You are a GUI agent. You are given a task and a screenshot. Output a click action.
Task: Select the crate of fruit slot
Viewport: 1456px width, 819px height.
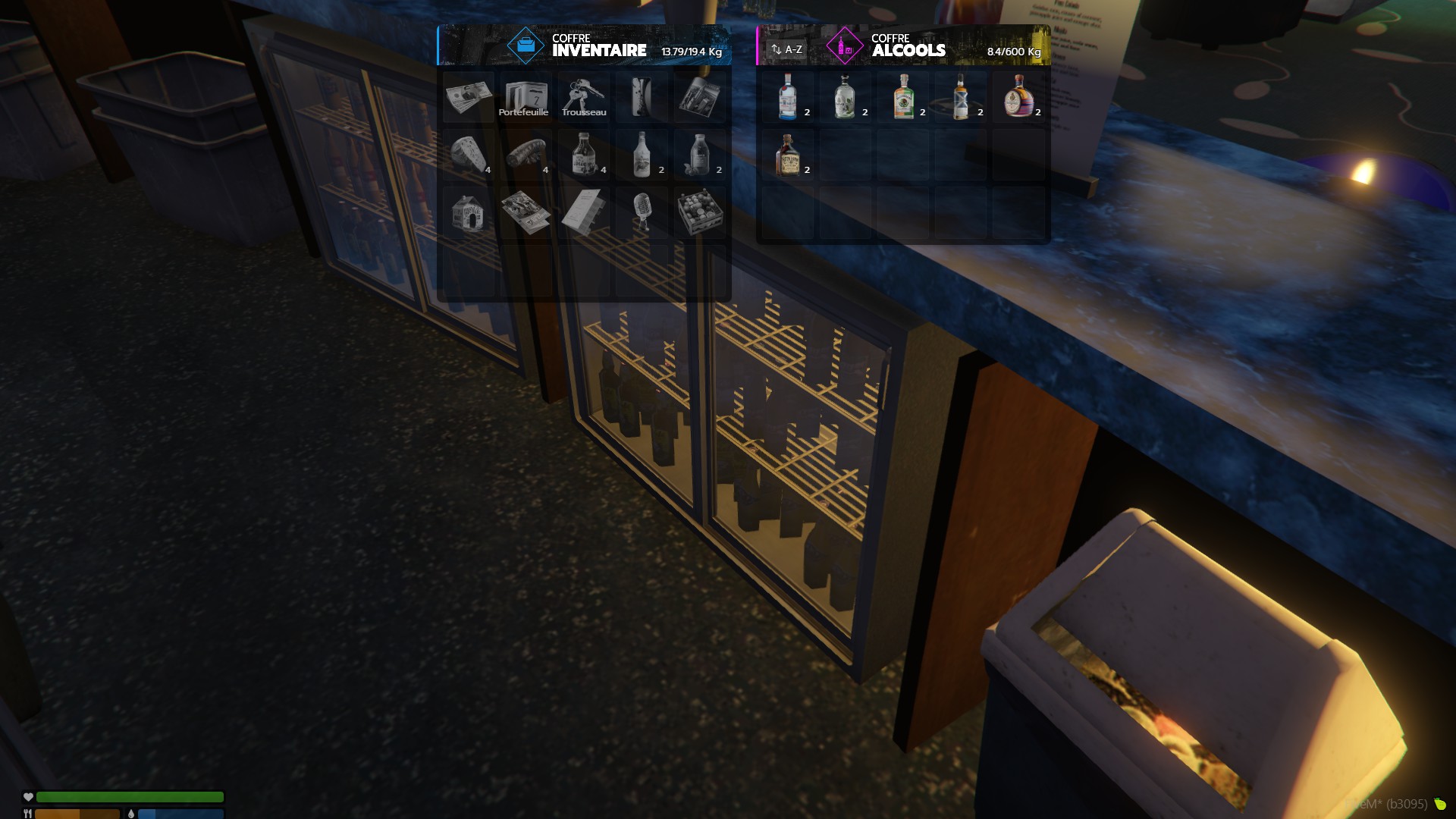pyautogui.click(x=699, y=212)
